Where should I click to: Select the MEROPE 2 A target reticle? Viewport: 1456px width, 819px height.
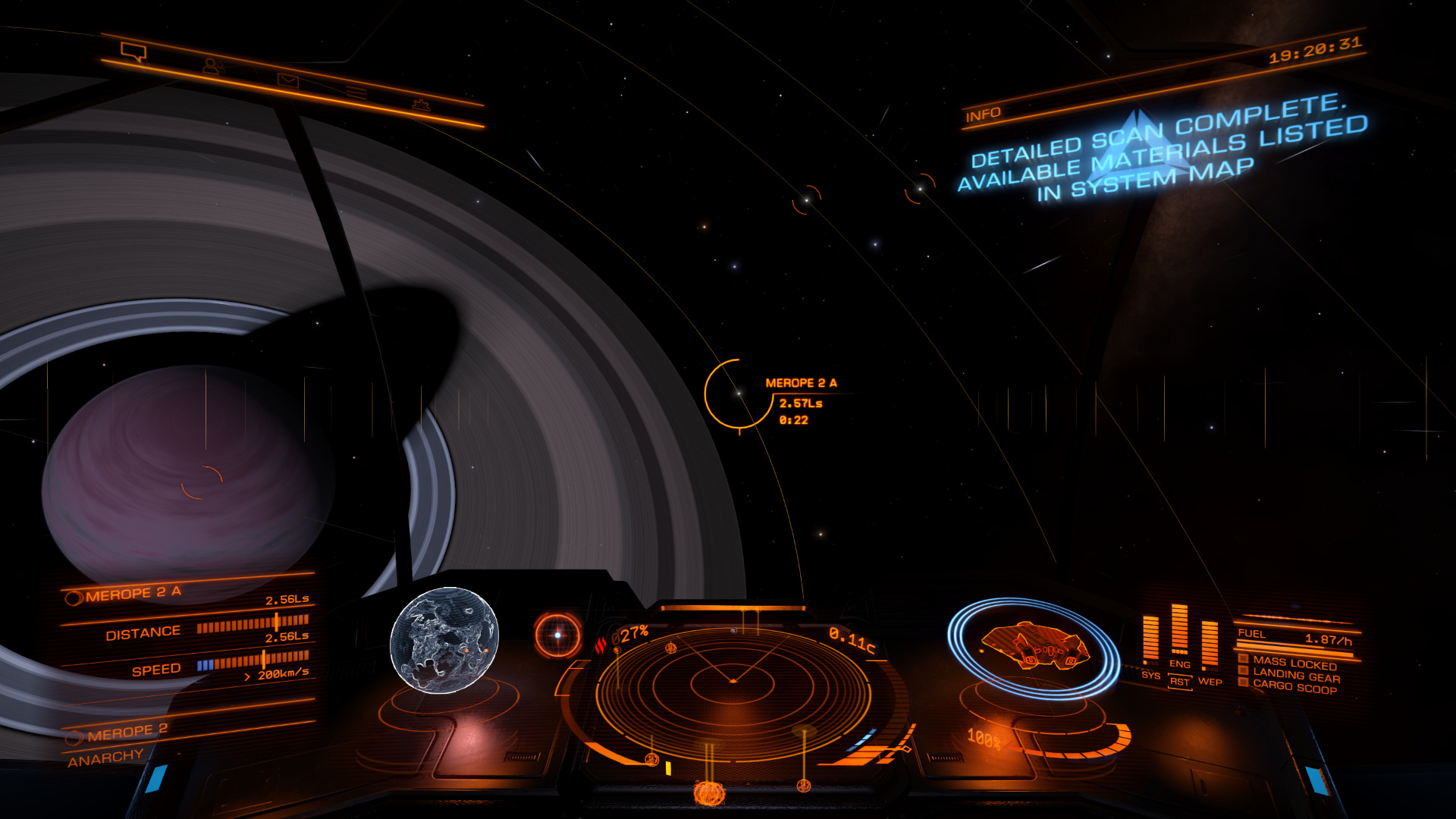[x=738, y=394]
